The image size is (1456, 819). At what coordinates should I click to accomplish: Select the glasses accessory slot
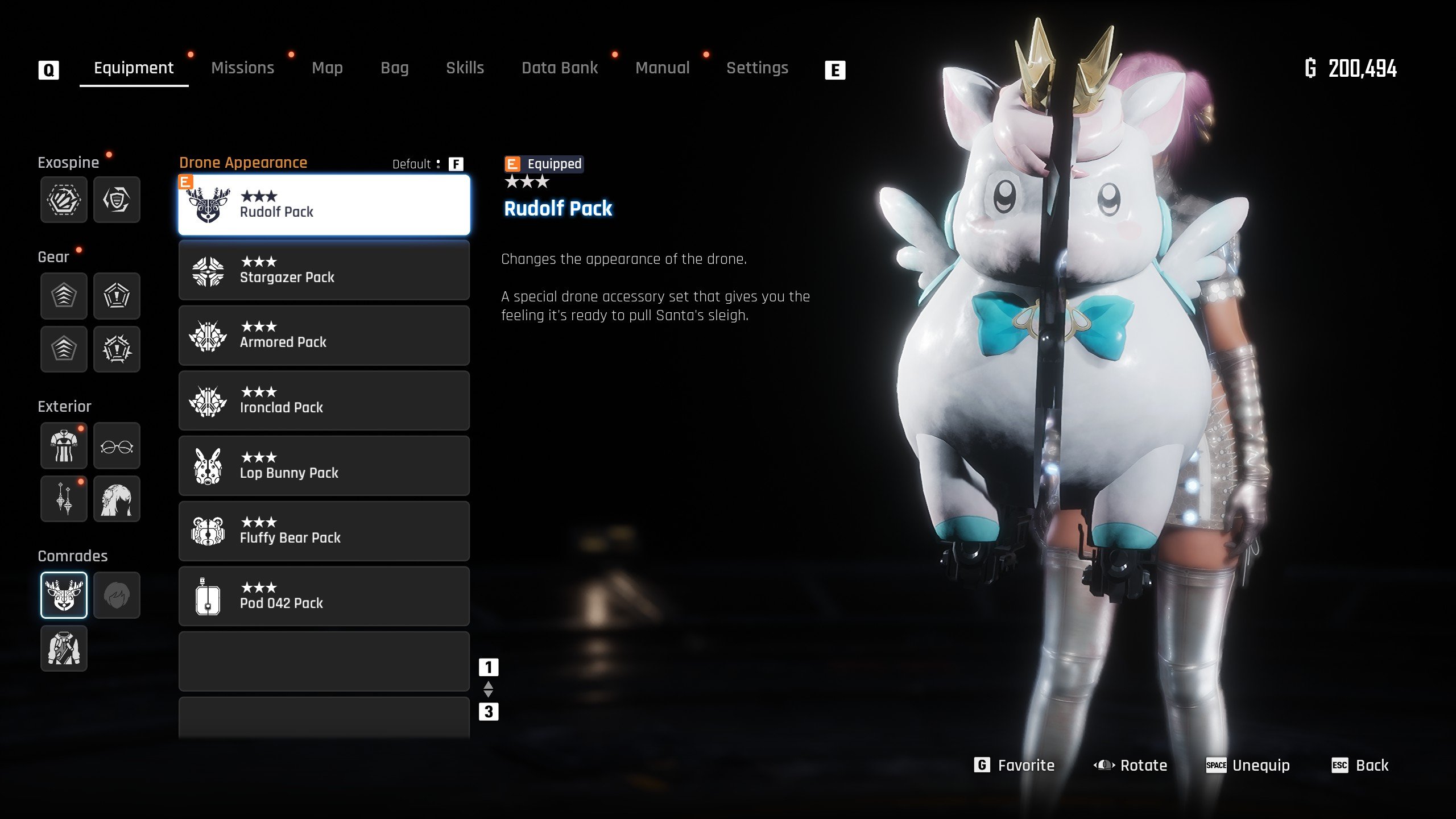coord(117,446)
